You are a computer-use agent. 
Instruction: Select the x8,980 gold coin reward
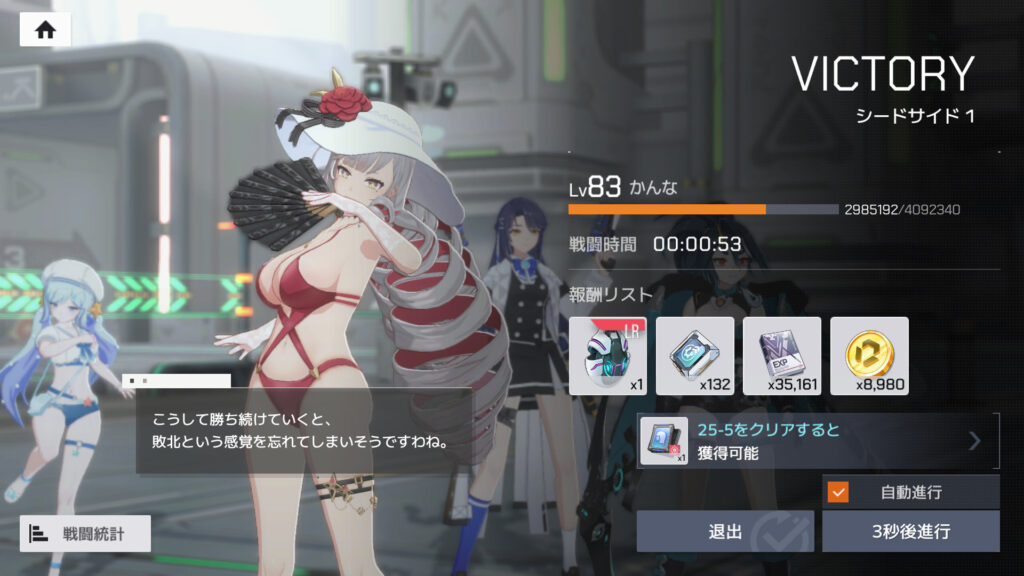point(869,355)
